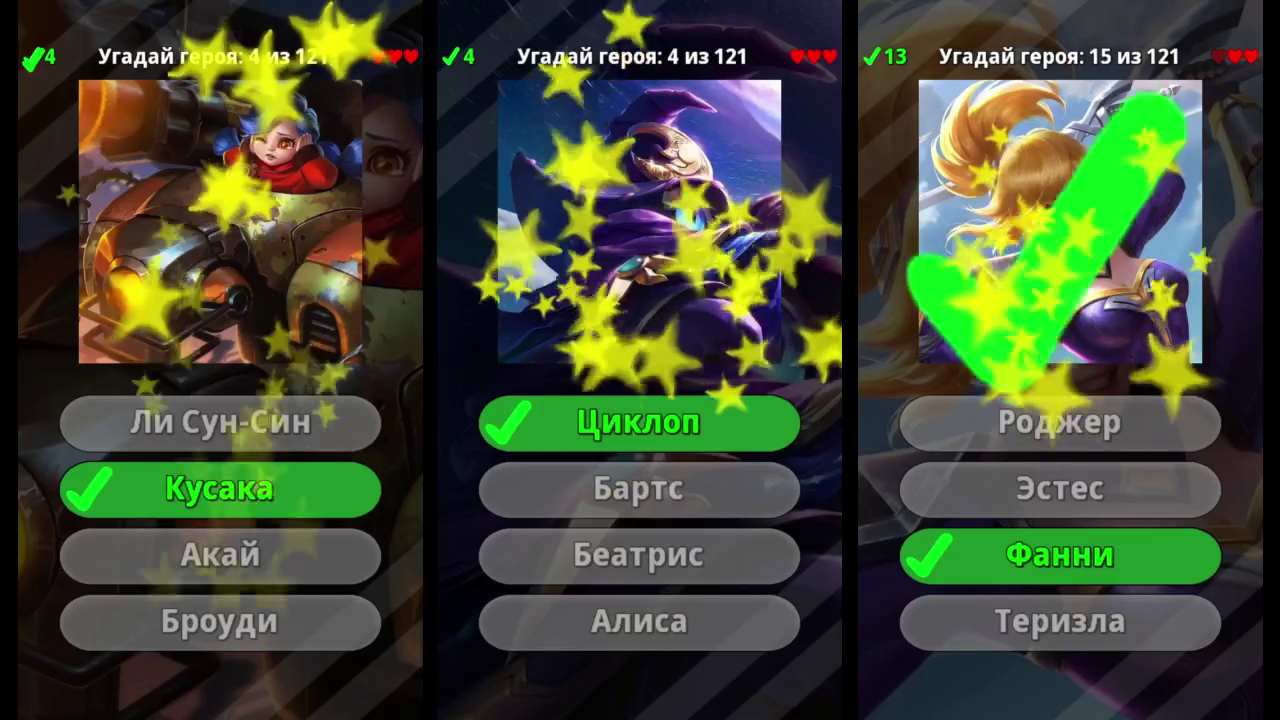Click the highlighted Фанни correct answer
Image resolution: width=1280 pixels, height=720 pixels.
[1060, 555]
